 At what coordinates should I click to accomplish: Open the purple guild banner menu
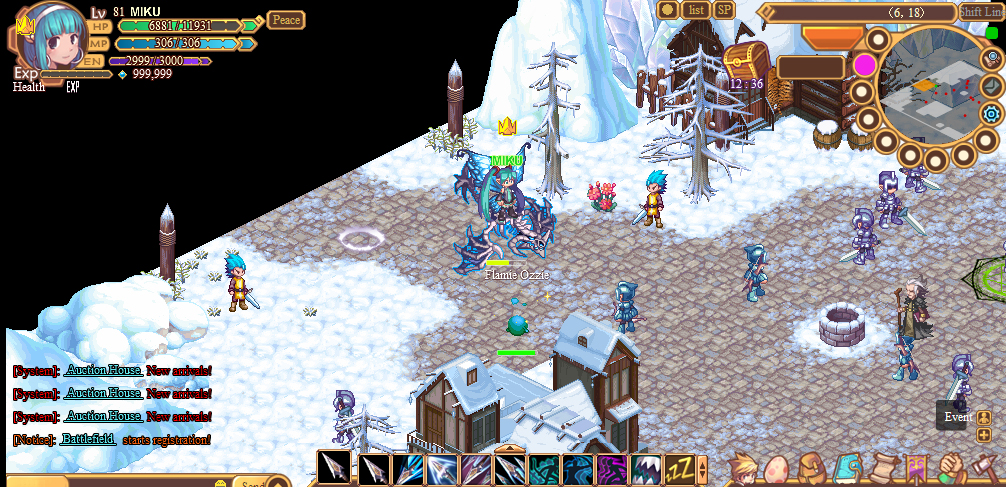(x=917, y=468)
